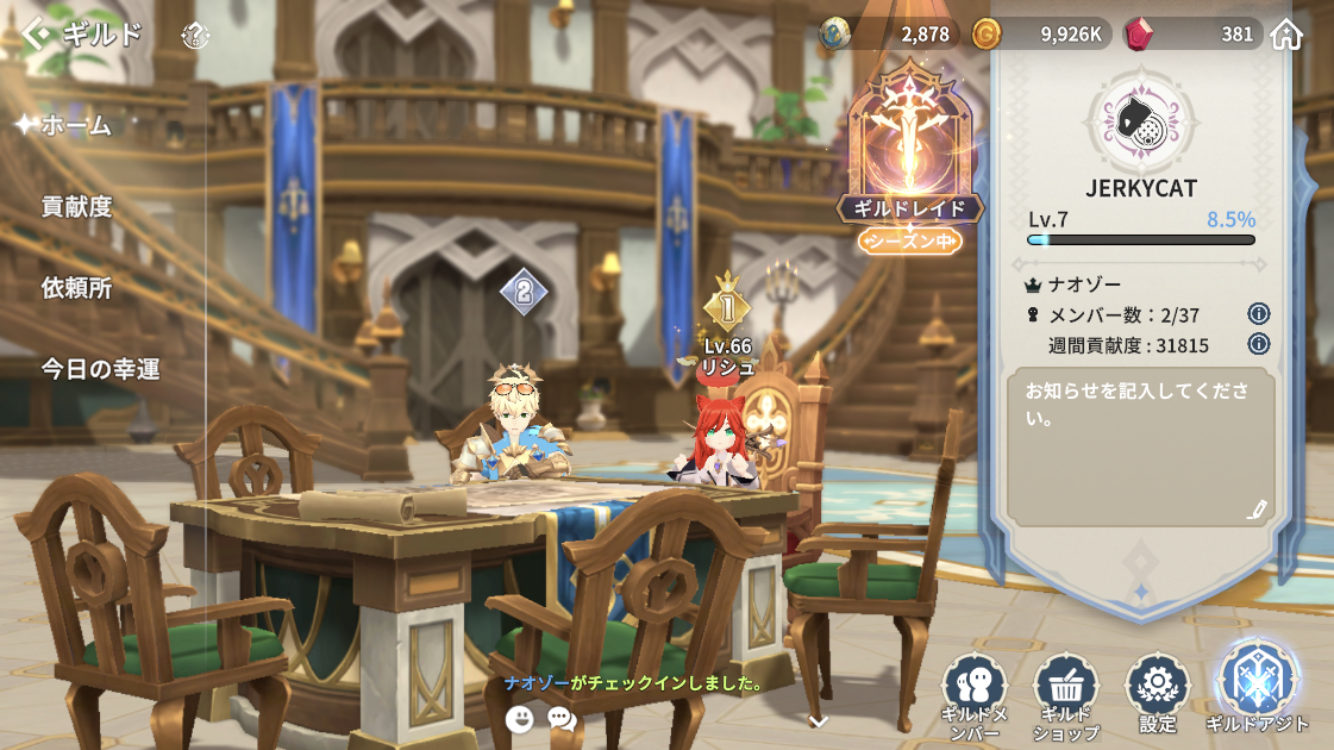
Task: Open guild 設定
Action: point(1157,696)
